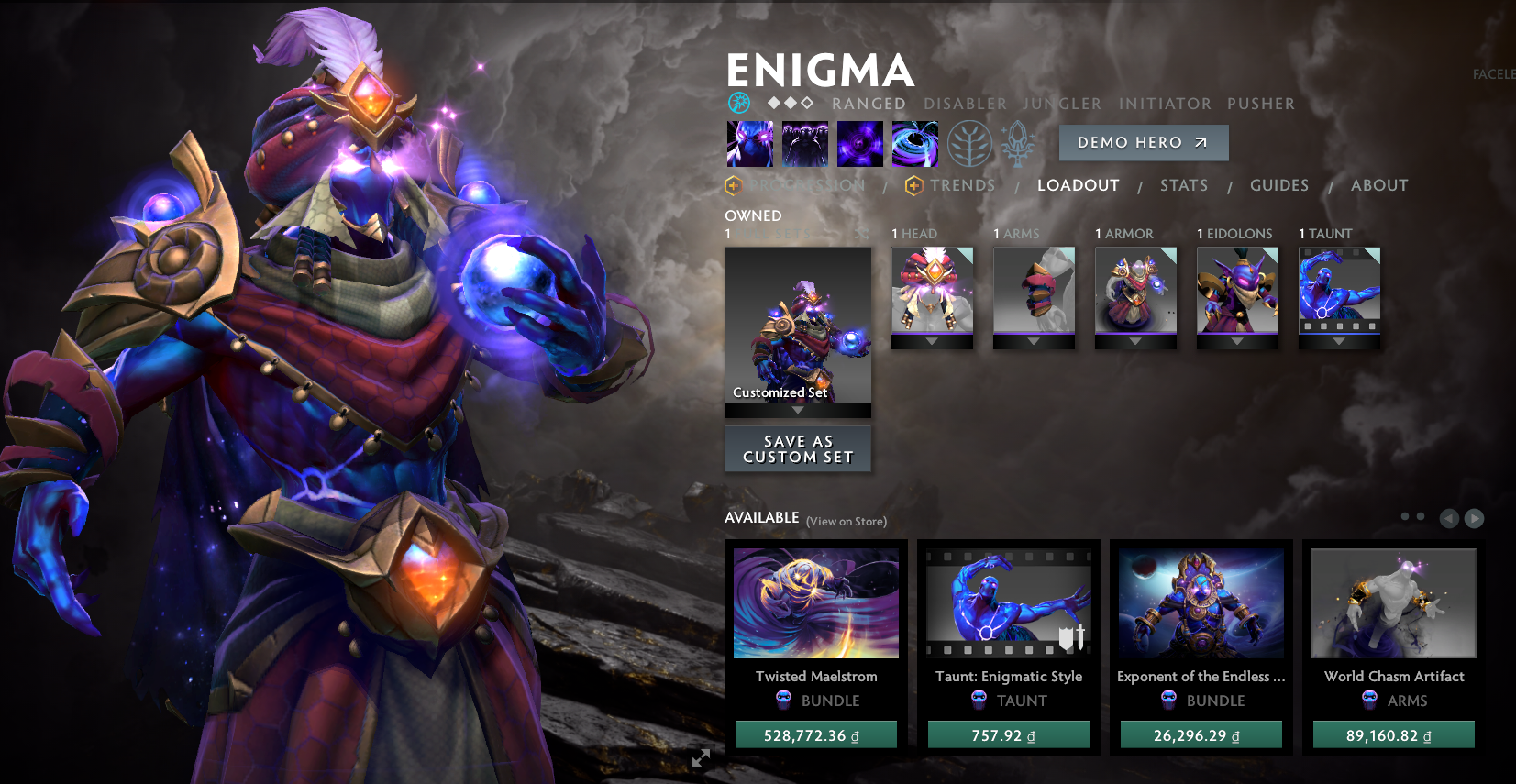The width and height of the screenshot is (1516, 784).
Task: Save as Custom Set
Action: 798,449
